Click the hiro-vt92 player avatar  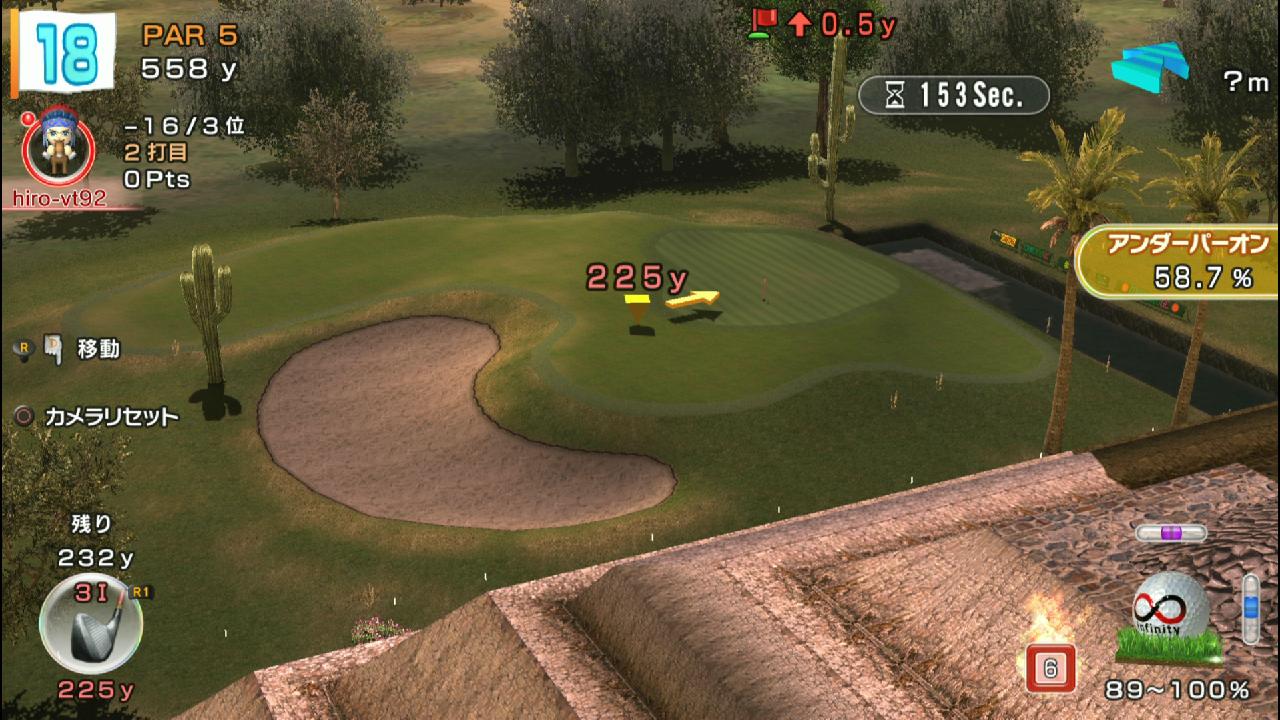click(58, 147)
